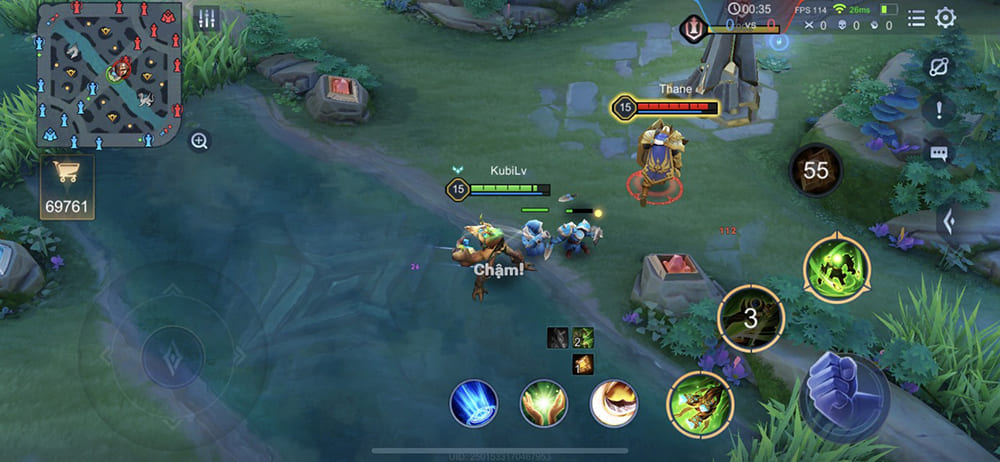
Task: Tap the minimap in the corner
Action: [109, 74]
